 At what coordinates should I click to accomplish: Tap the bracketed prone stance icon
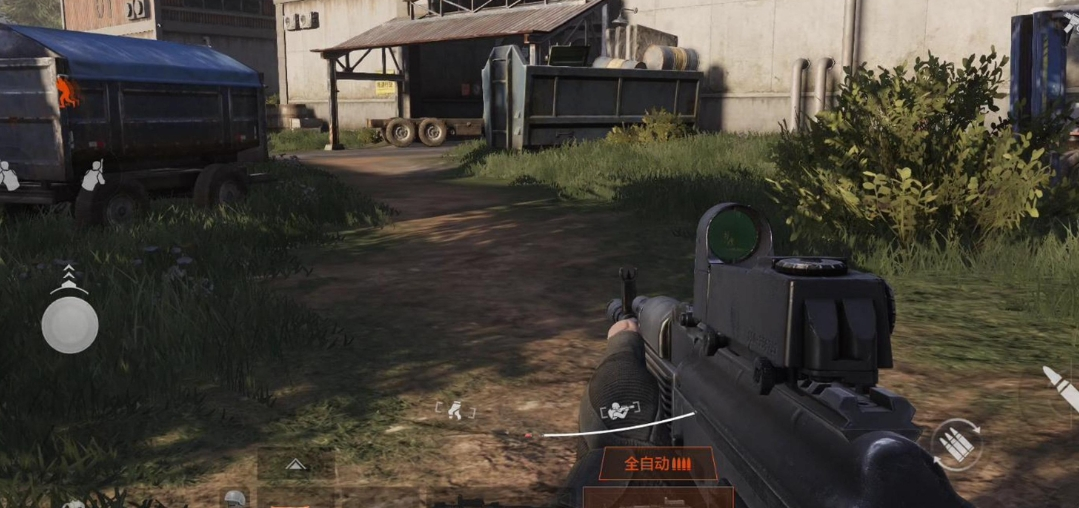pos(616,410)
